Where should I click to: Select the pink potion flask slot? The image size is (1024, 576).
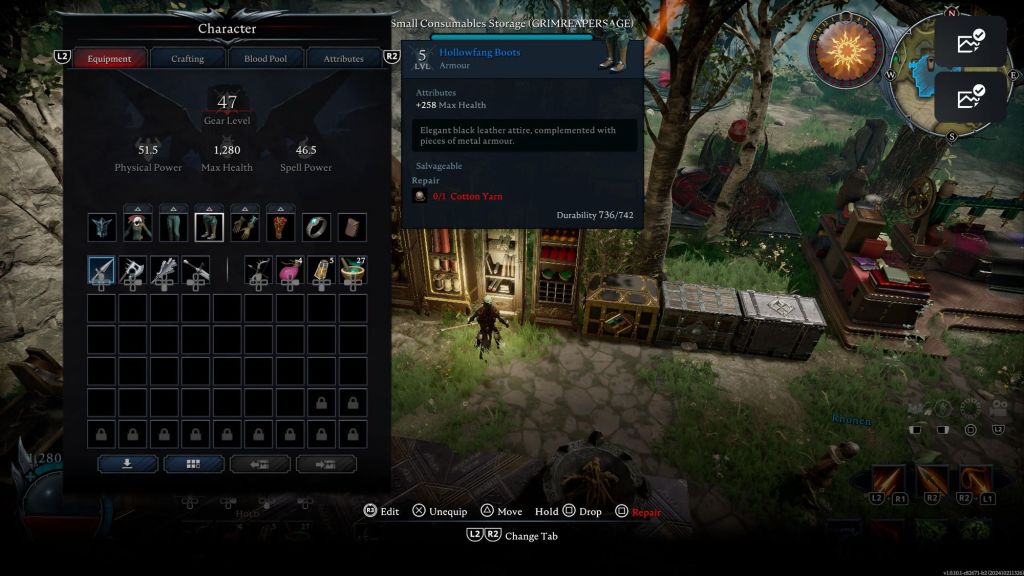[x=290, y=270]
